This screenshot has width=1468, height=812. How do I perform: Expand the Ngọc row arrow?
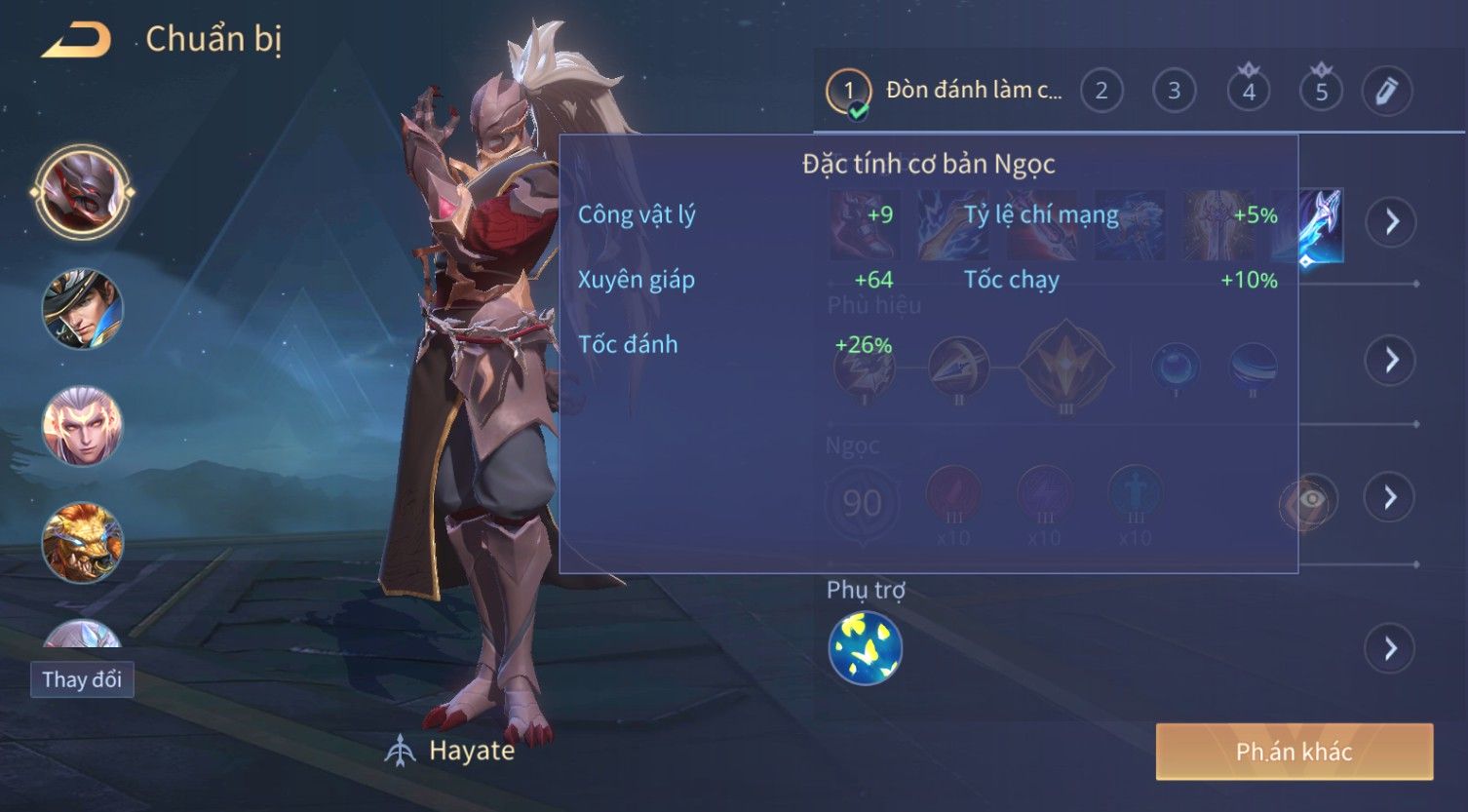(x=1391, y=498)
